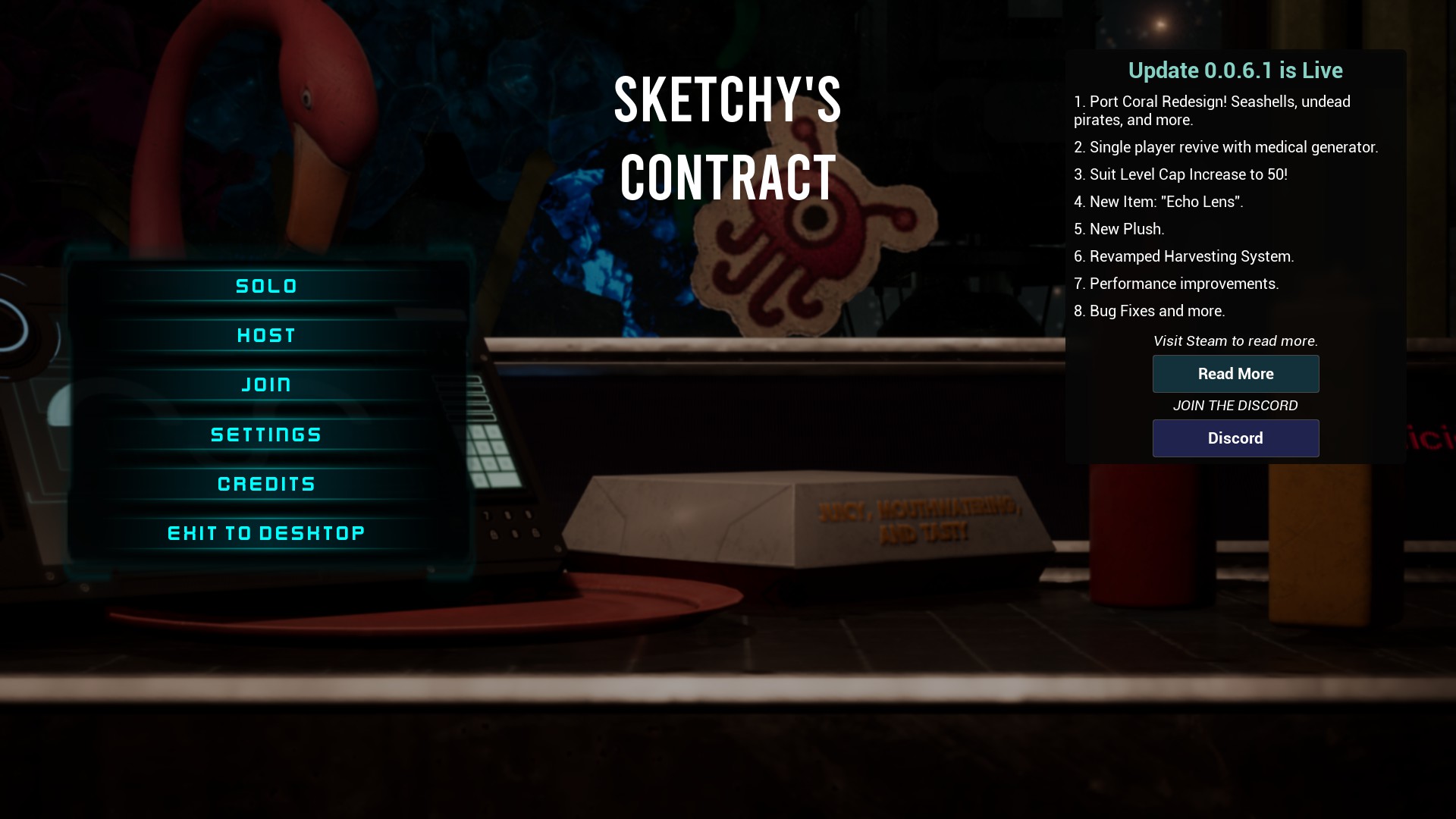Screen dimensions: 1456x819
Task: Click the Update 0.0.6.1 is Live heading
Action: click(x=1235, y=71)
